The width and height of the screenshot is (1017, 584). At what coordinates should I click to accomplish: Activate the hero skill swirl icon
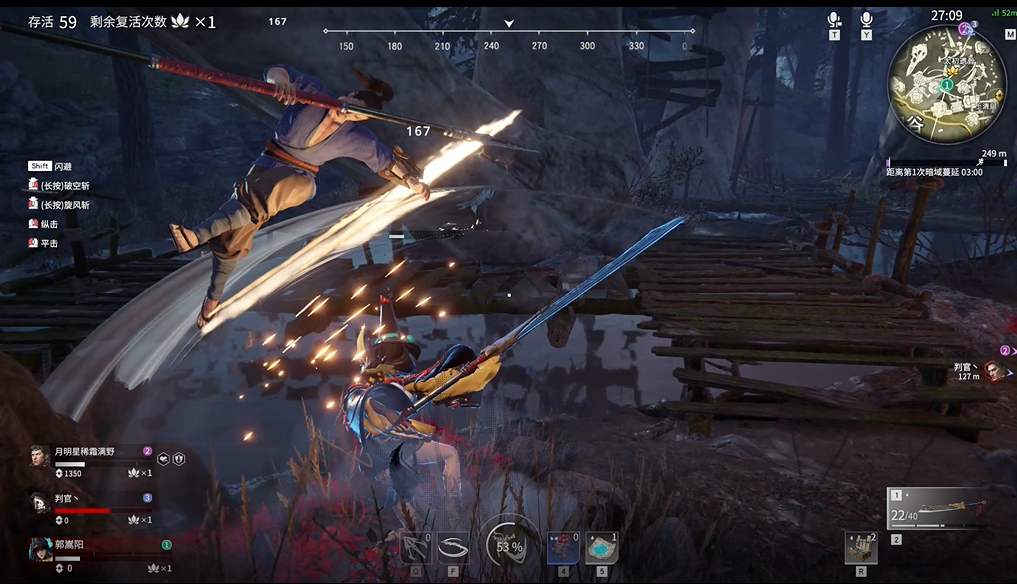pos(454,547)
